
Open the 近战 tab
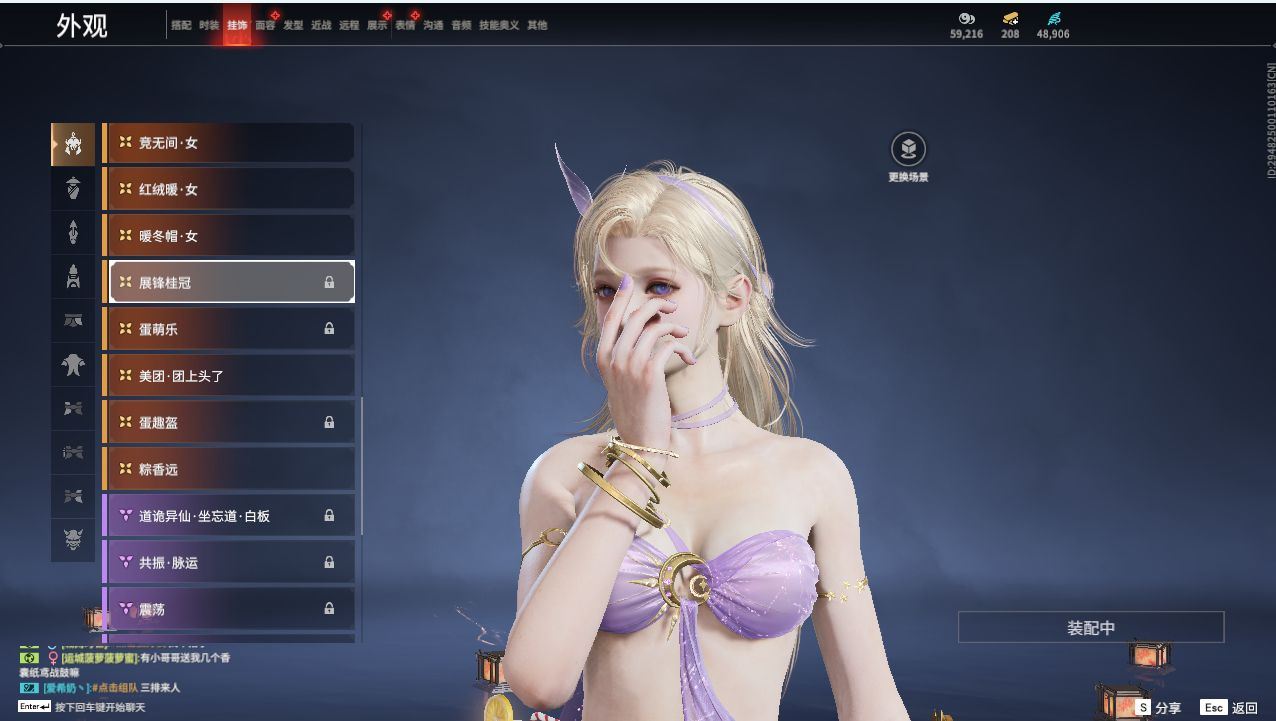coord(321,25)
